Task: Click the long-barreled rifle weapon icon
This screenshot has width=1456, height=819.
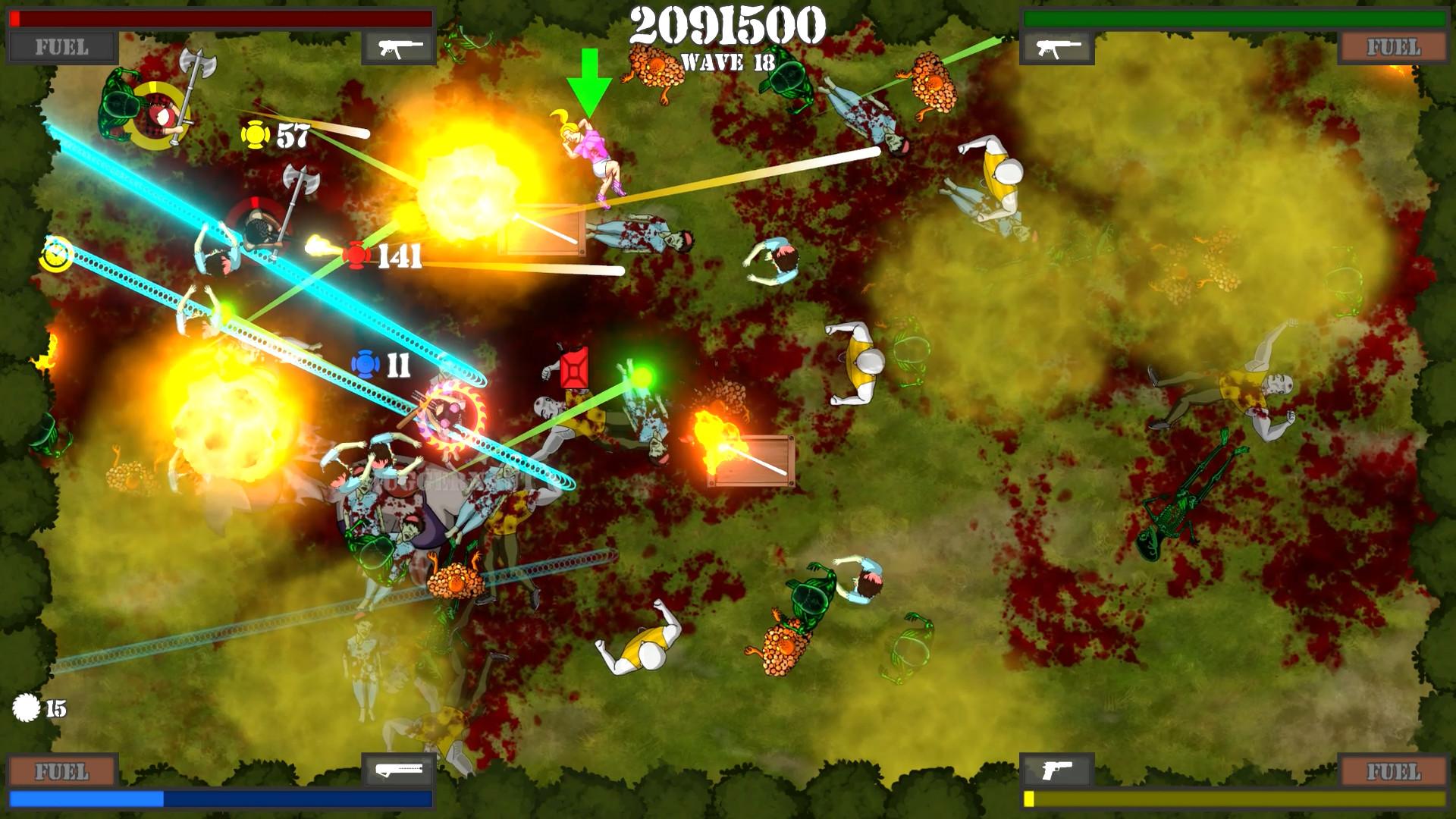Action: pyautogui.click(x=399, y=771)
